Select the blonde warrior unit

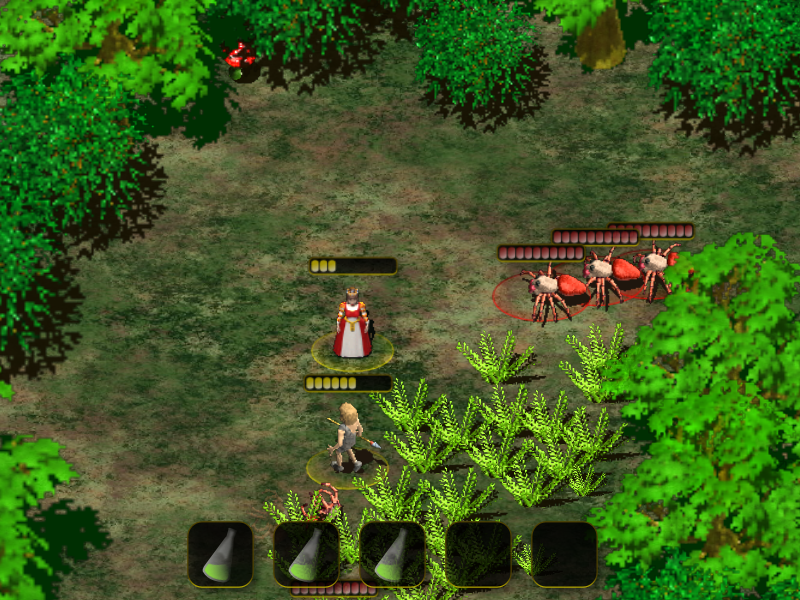click(348, 438)
